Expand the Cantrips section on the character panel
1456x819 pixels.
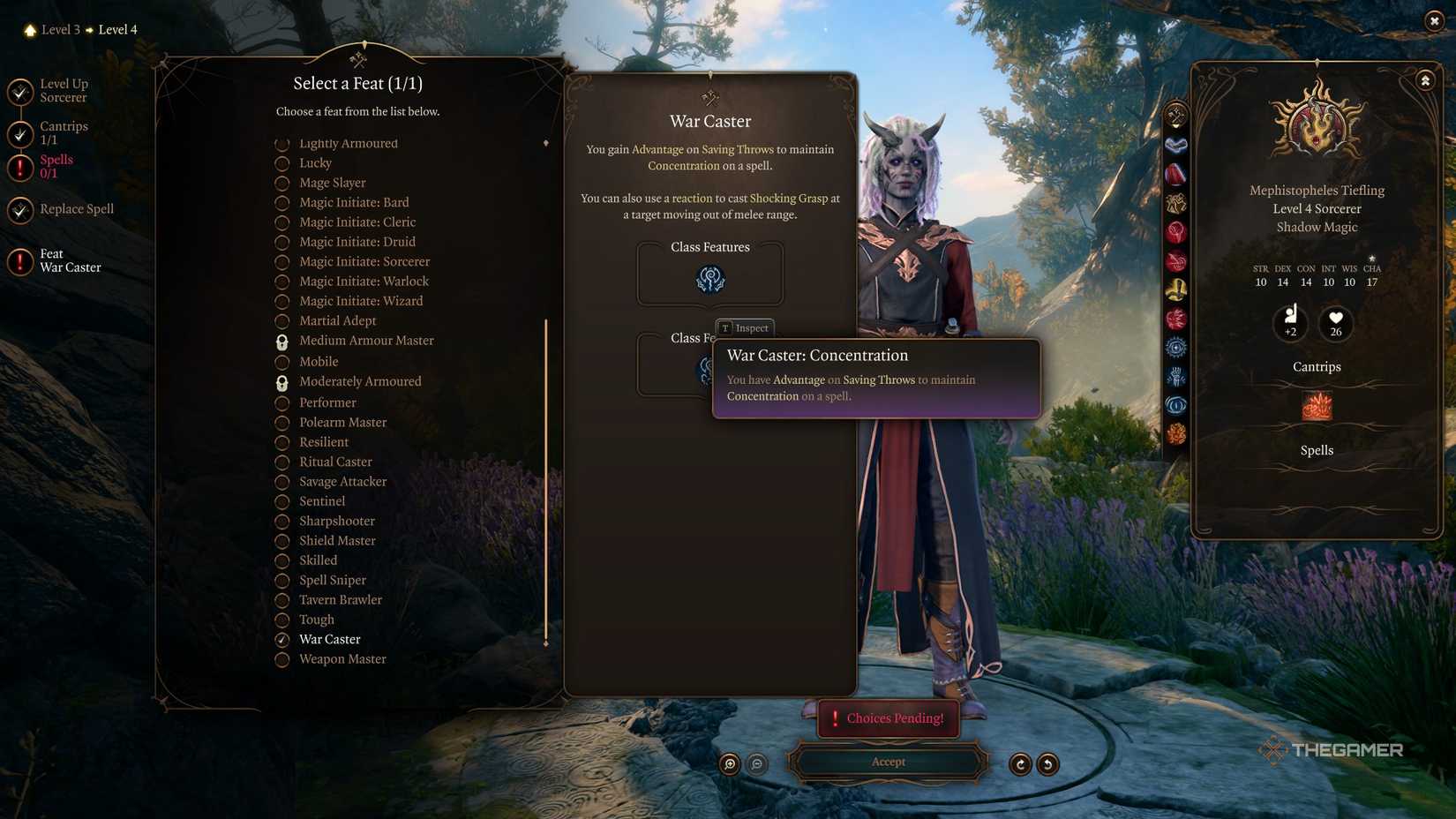pos(1316,366)
